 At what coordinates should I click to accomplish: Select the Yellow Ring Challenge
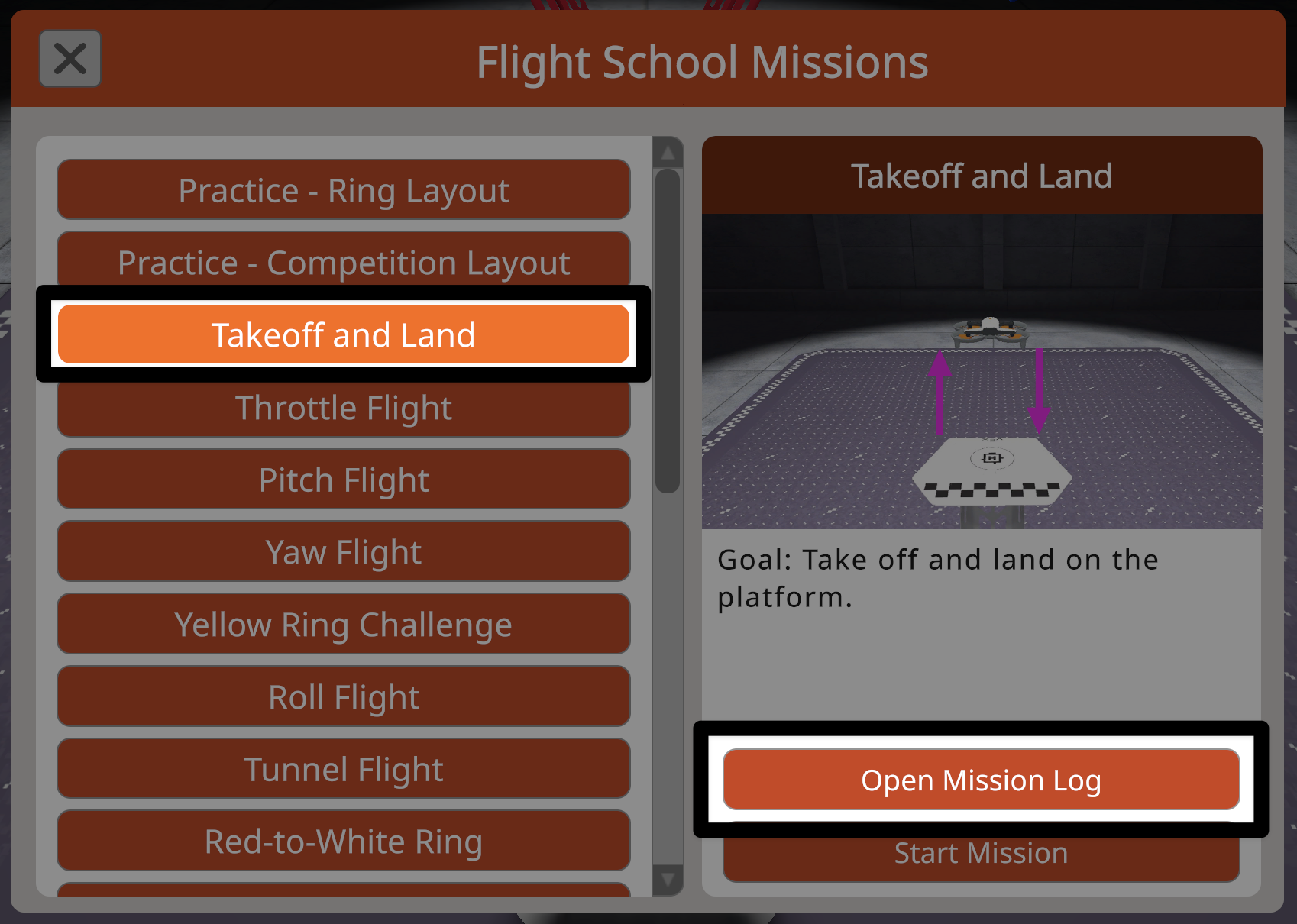point(343,624)
